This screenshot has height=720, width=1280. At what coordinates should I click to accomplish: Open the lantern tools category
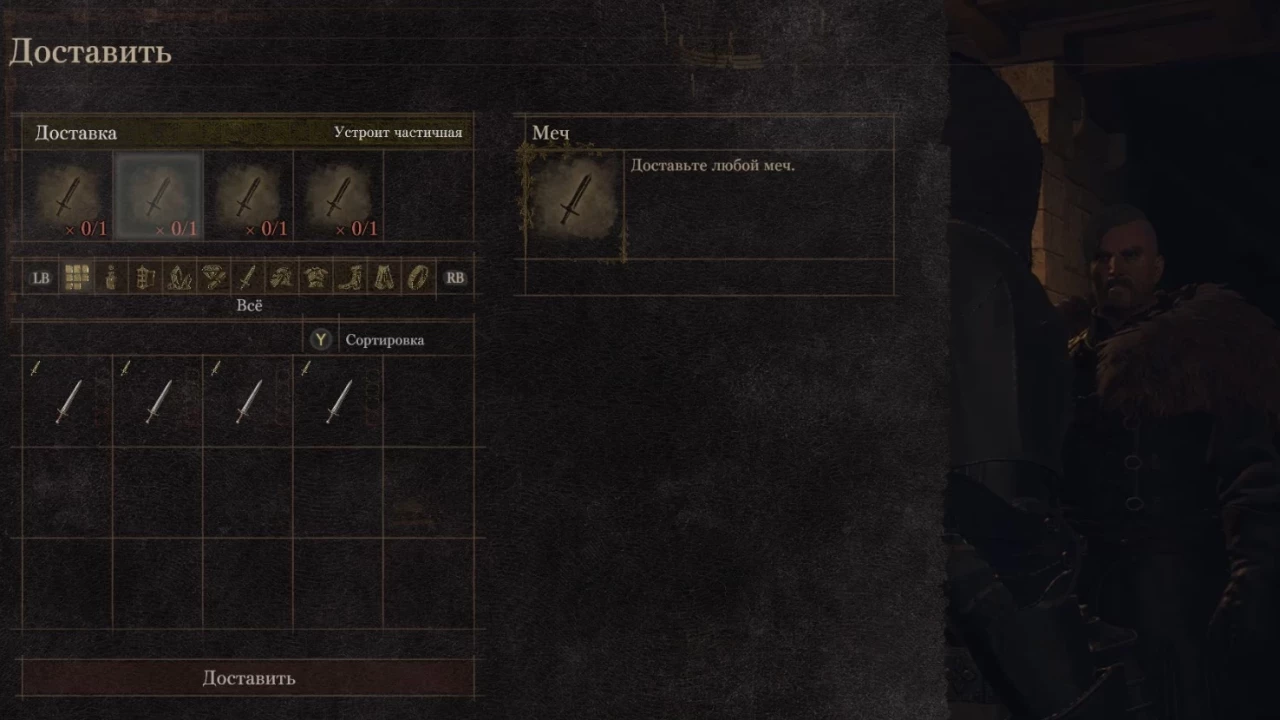click(x=145, y=278)
